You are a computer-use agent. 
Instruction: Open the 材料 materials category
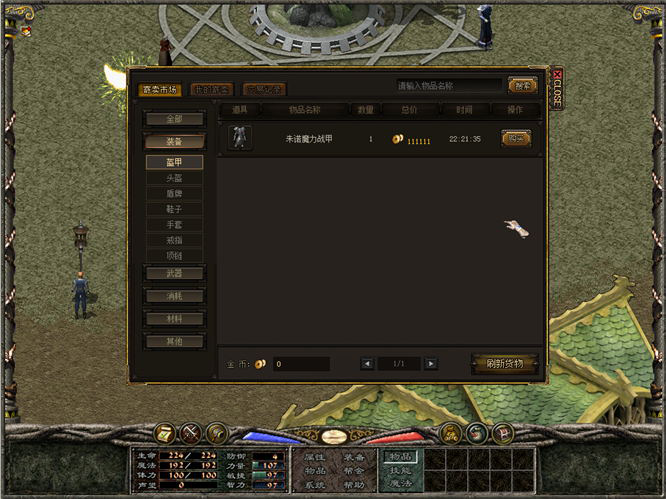pyautogui.click(x=175, y=319)
